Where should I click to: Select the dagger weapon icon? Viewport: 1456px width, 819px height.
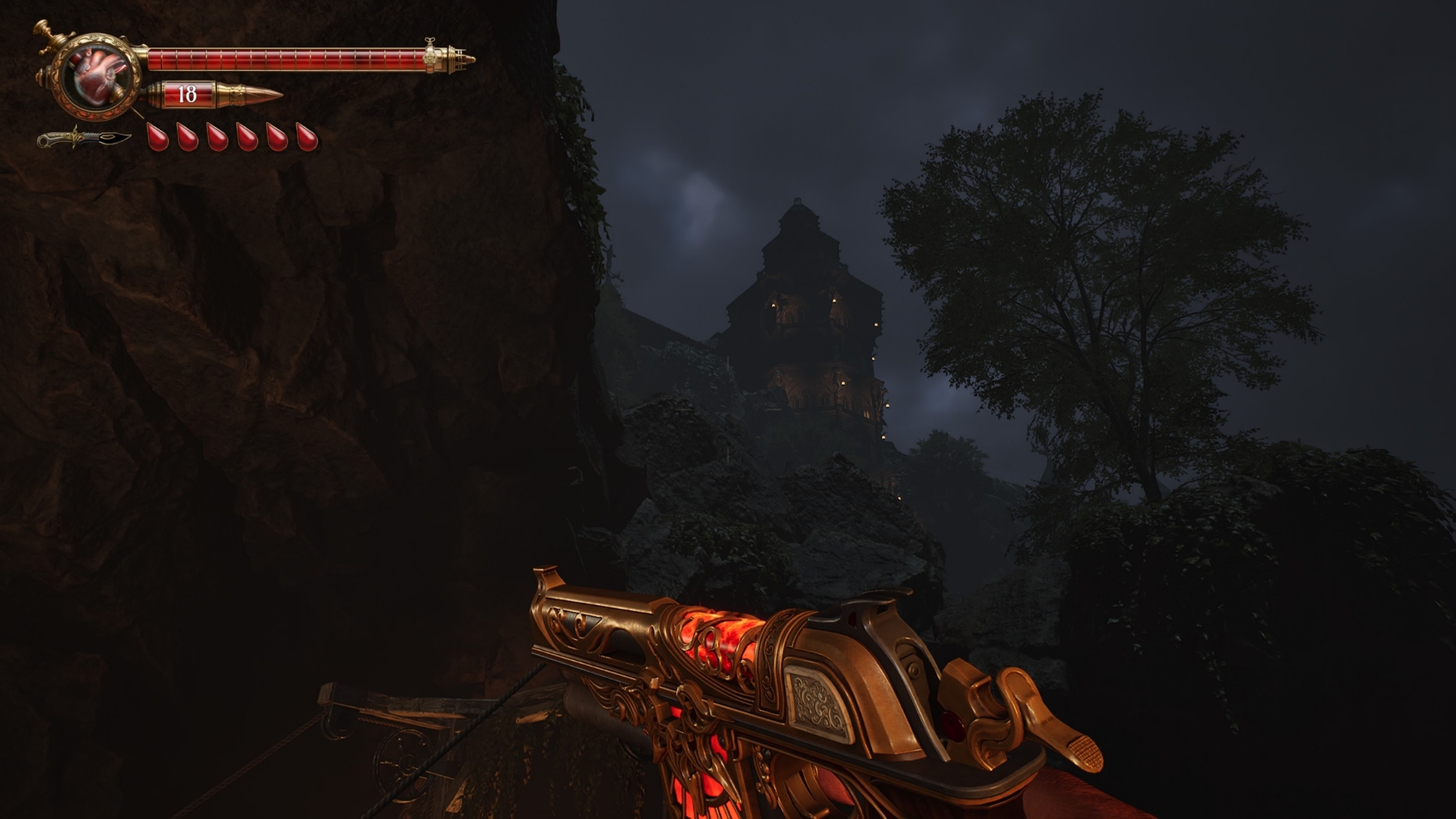(84, 137)
